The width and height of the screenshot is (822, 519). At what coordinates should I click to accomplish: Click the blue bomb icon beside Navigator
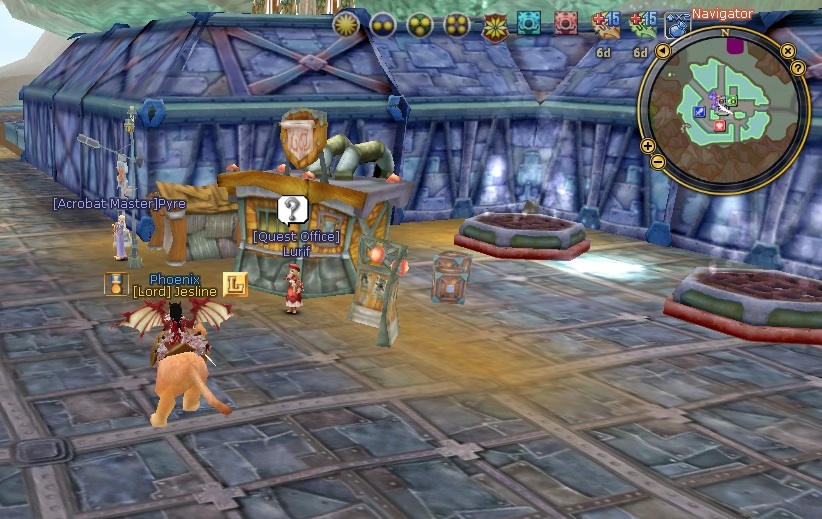click(x=677, y=25)
